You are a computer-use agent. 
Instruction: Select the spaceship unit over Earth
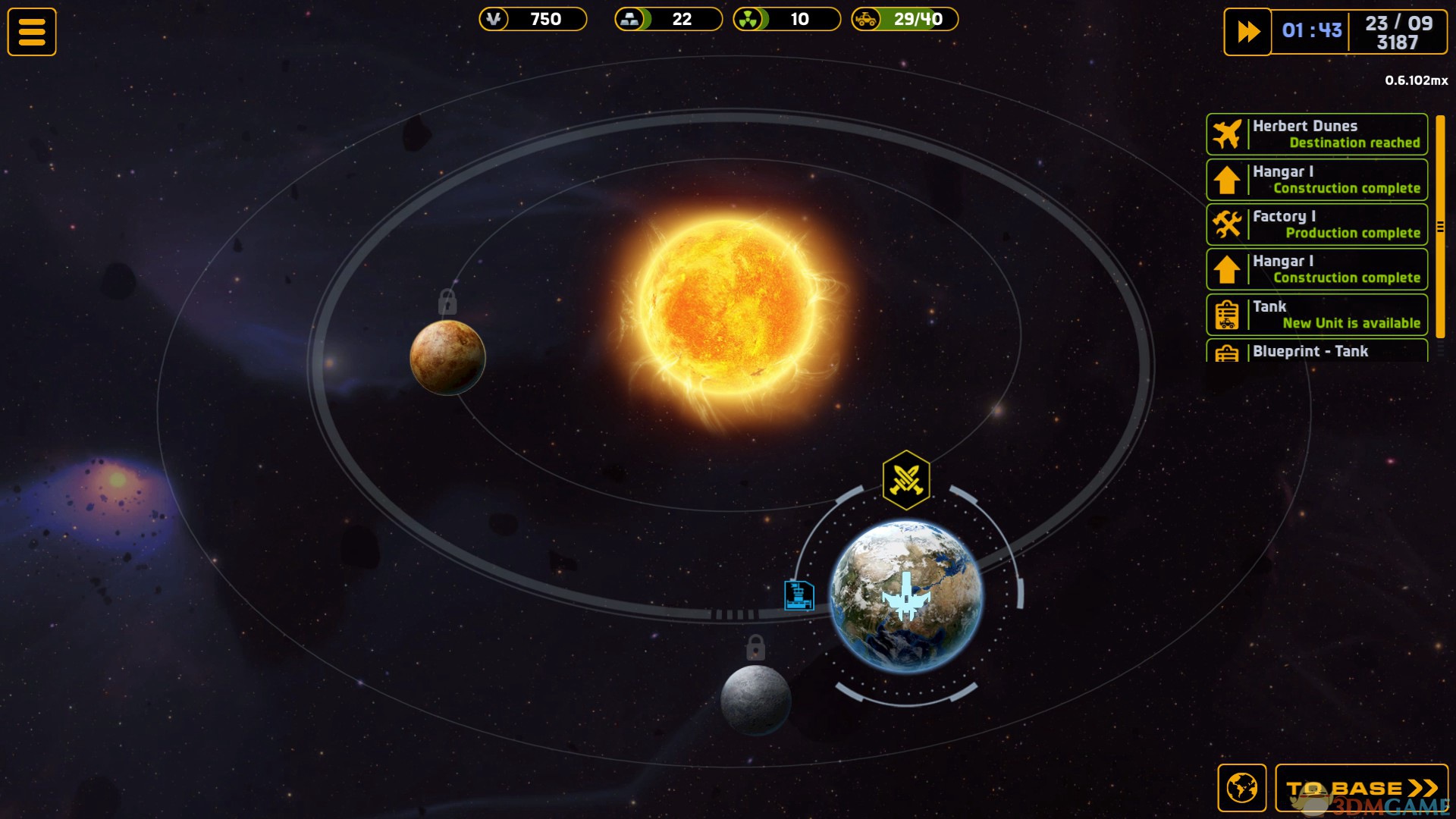click(x=906, y=597)
